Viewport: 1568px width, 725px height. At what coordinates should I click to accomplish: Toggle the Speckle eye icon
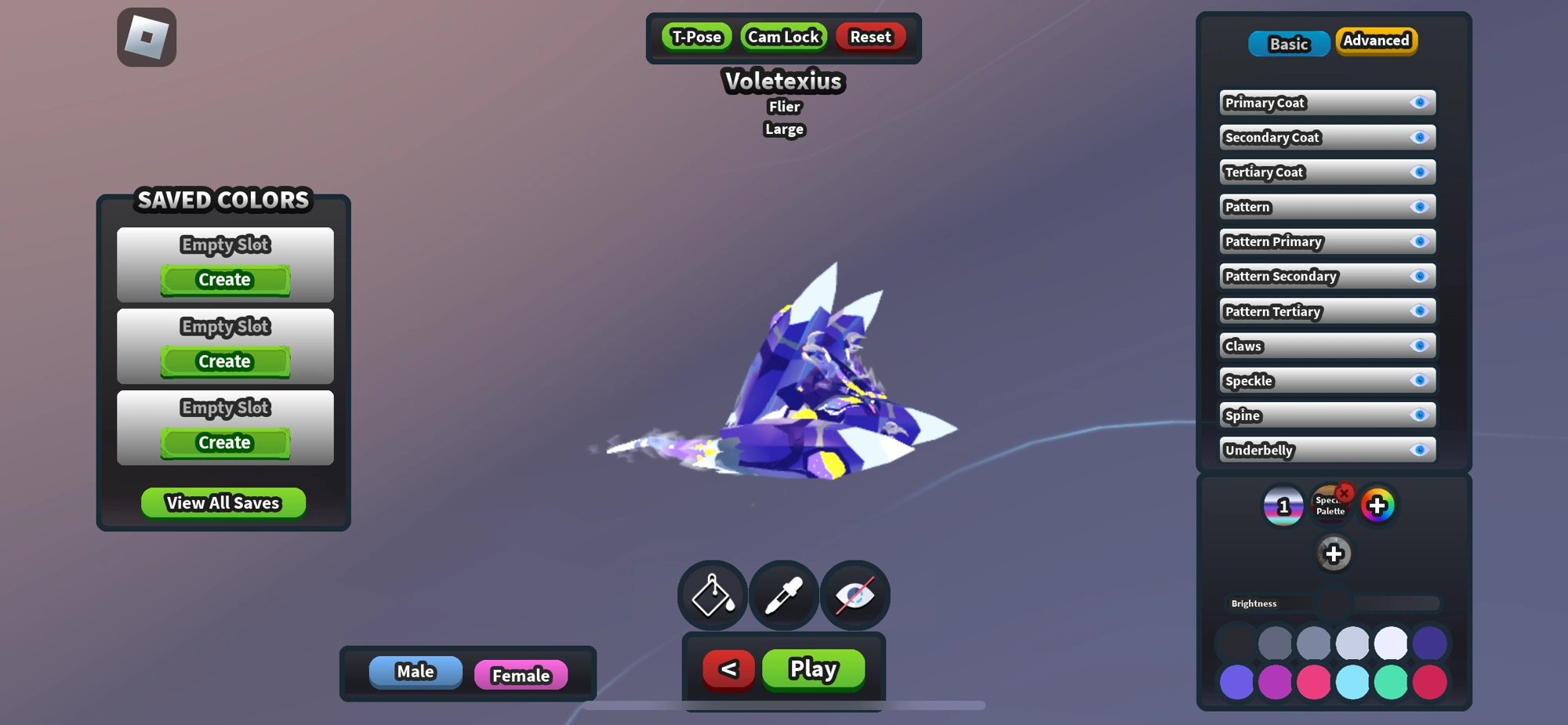coord(1419,380)
